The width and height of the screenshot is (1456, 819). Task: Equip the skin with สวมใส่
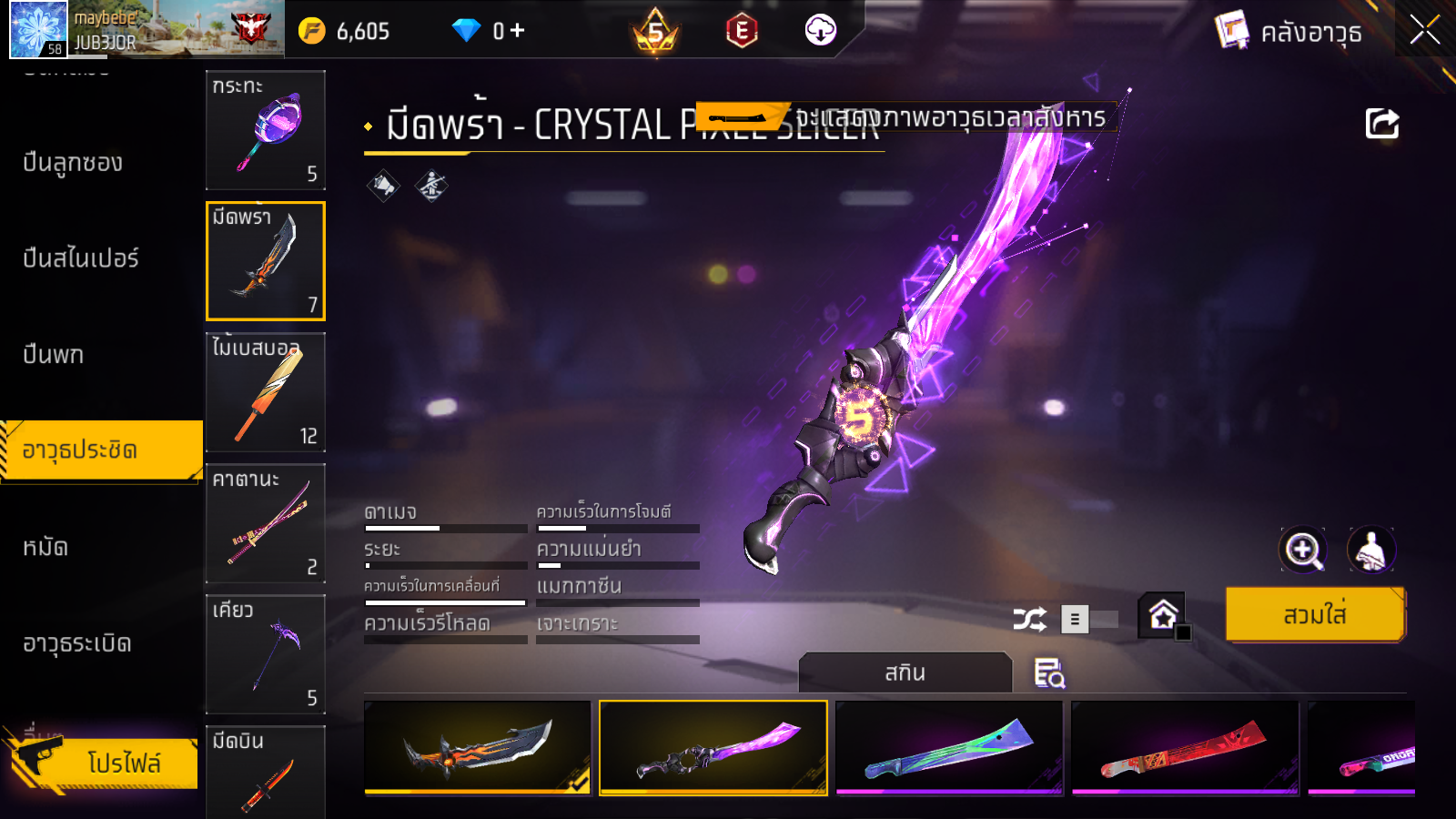1315,614
